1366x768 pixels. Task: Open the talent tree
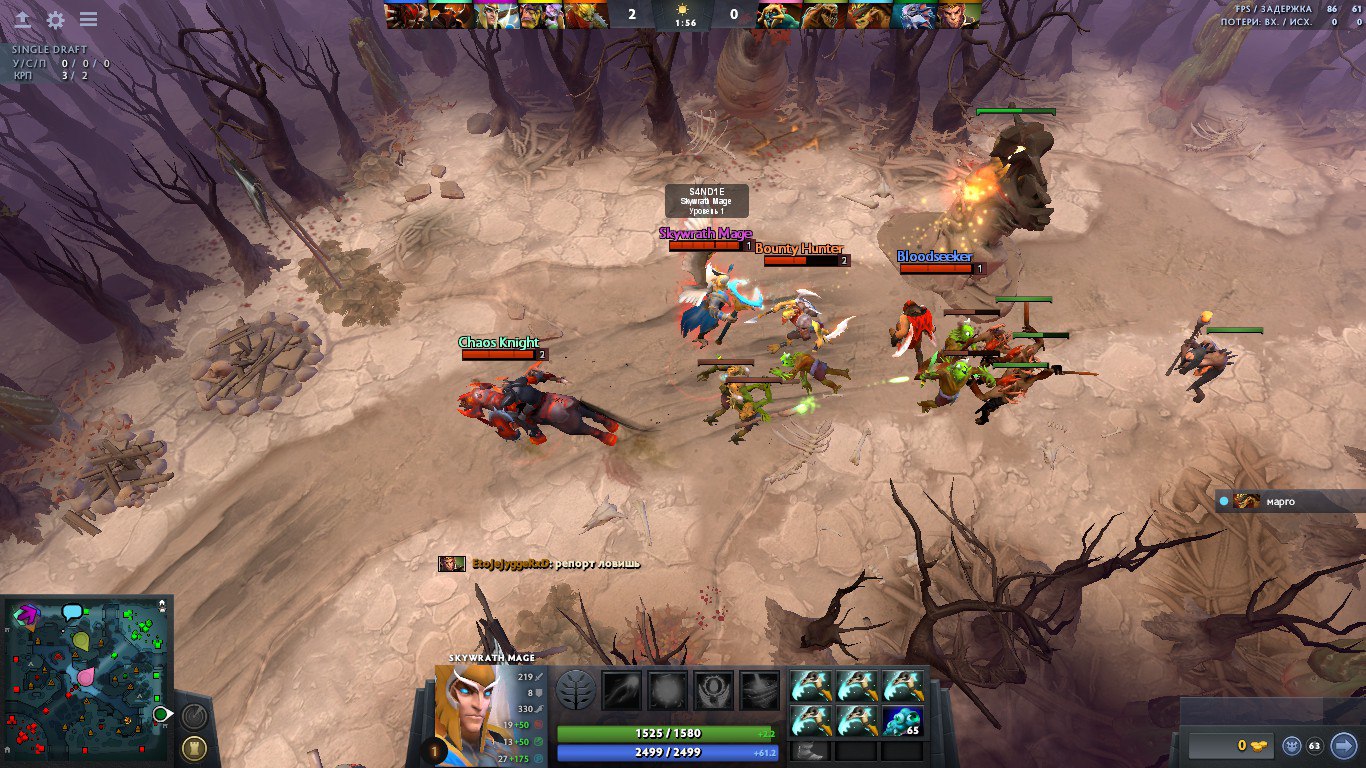point(577,690)
